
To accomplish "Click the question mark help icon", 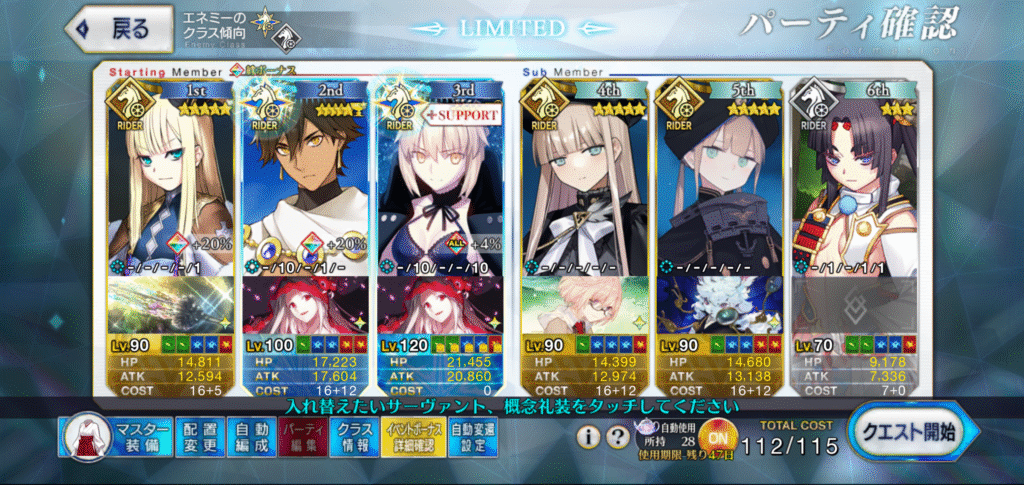I will (617, 436).
